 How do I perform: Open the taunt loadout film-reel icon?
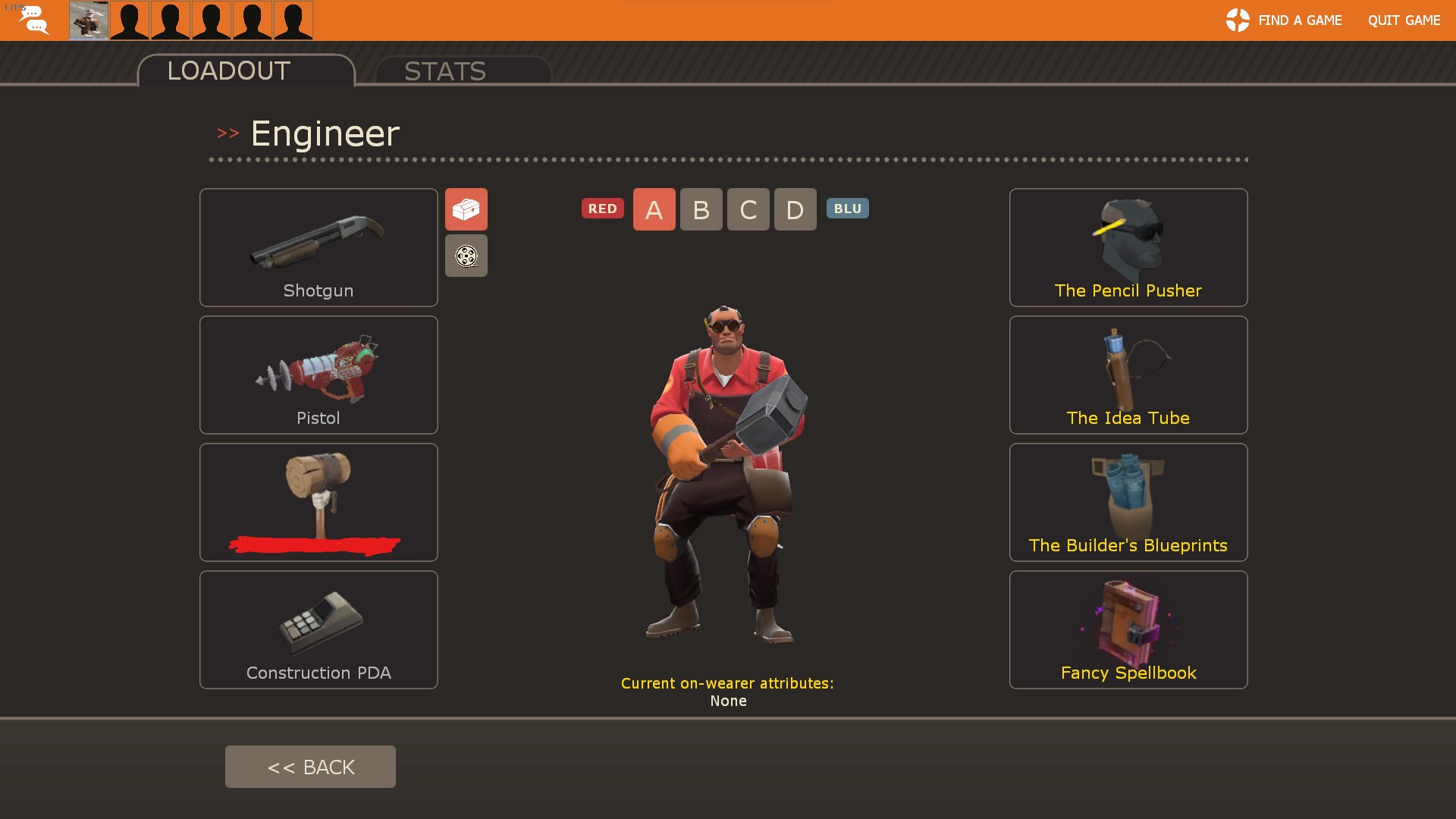coord(466,256)
